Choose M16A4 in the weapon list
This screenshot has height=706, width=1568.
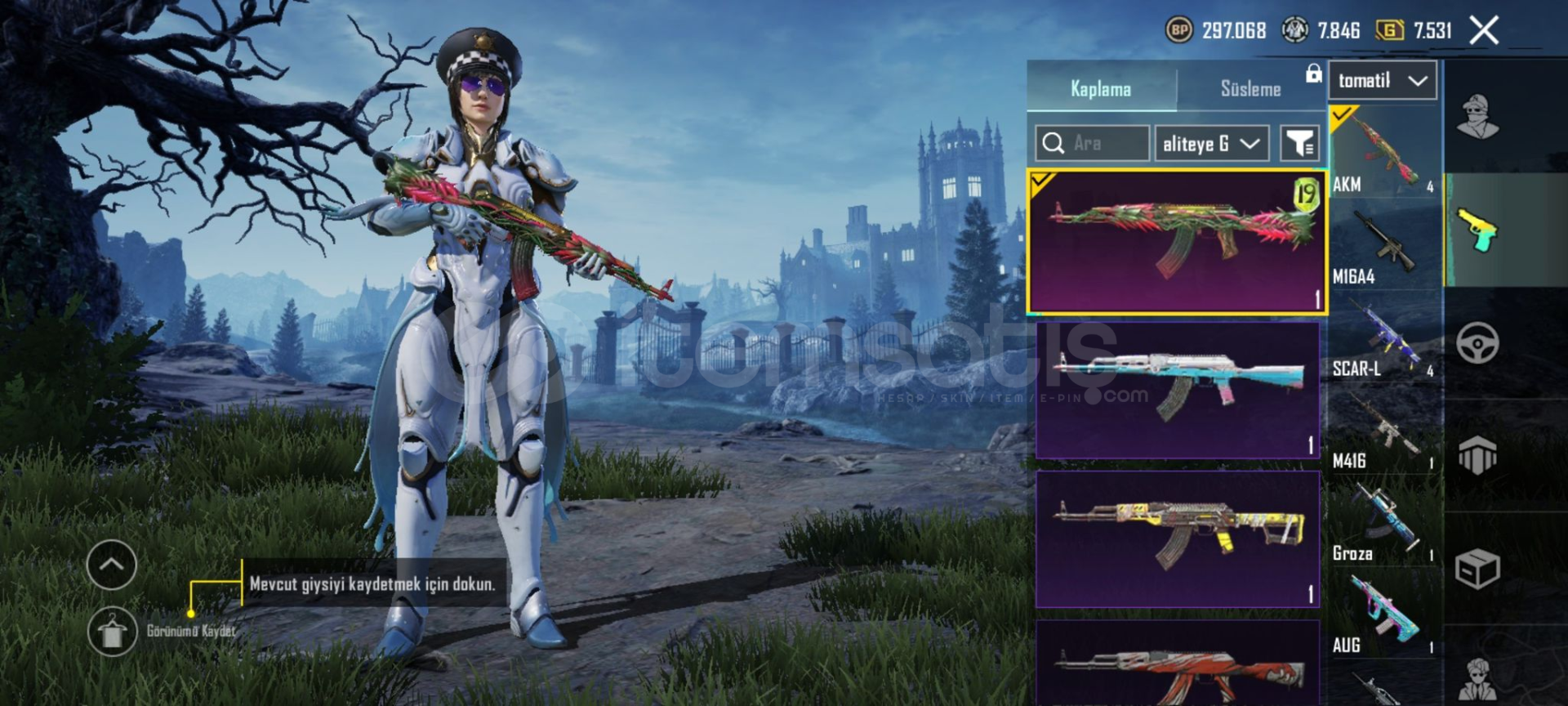click(1383, 245)
